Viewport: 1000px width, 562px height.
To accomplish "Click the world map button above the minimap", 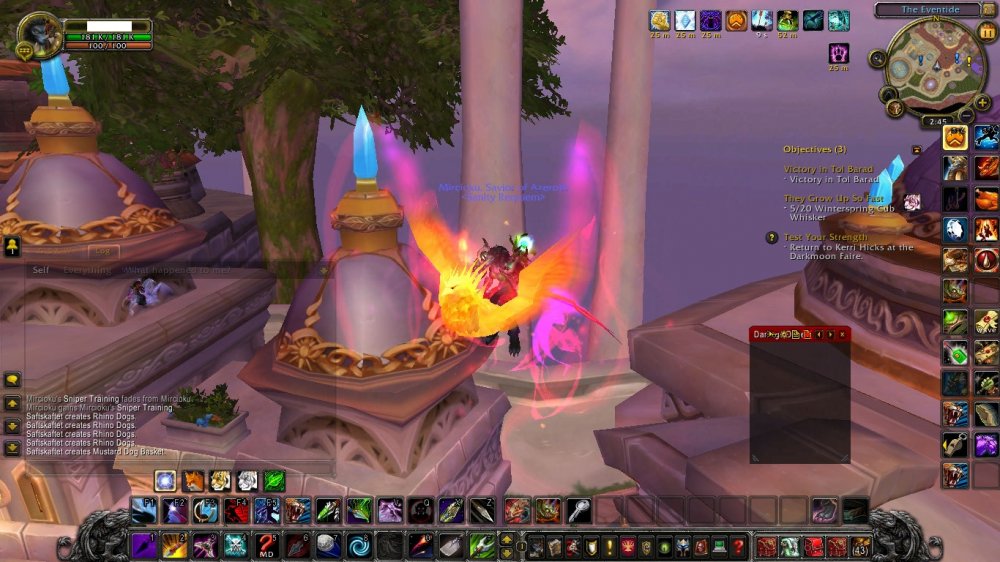I will pos(989,10).
